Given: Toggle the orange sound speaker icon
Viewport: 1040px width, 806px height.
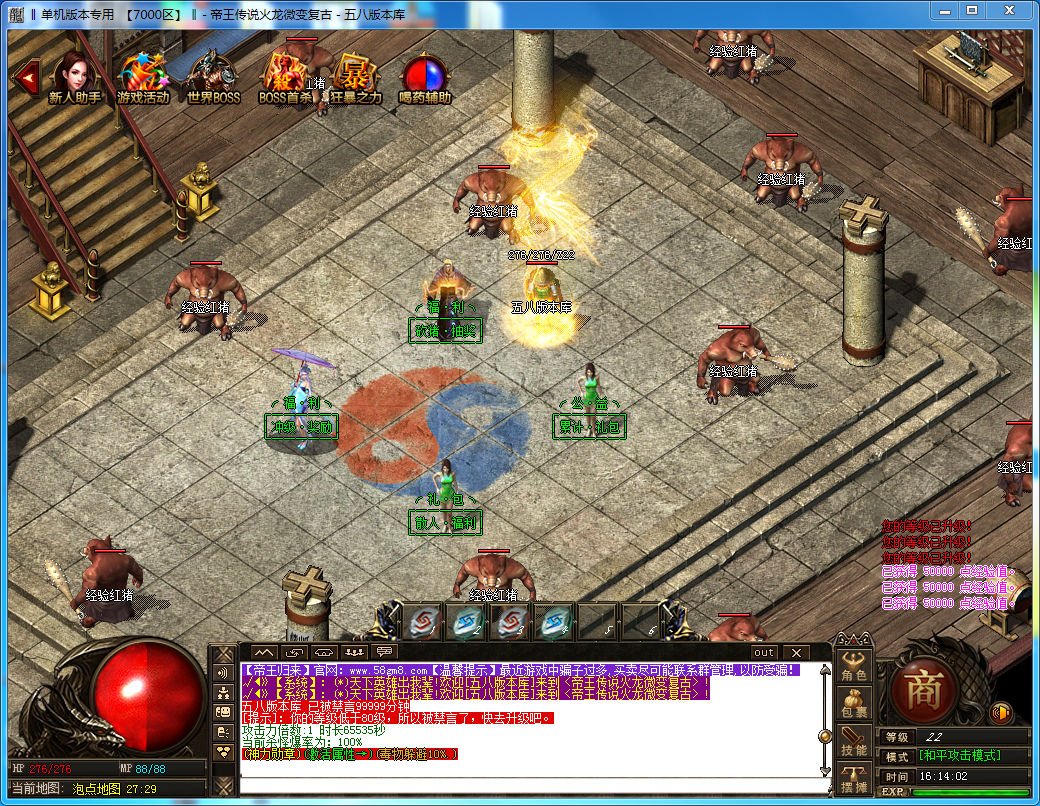Looking at the screenshot, I should [x=999, y=712].
